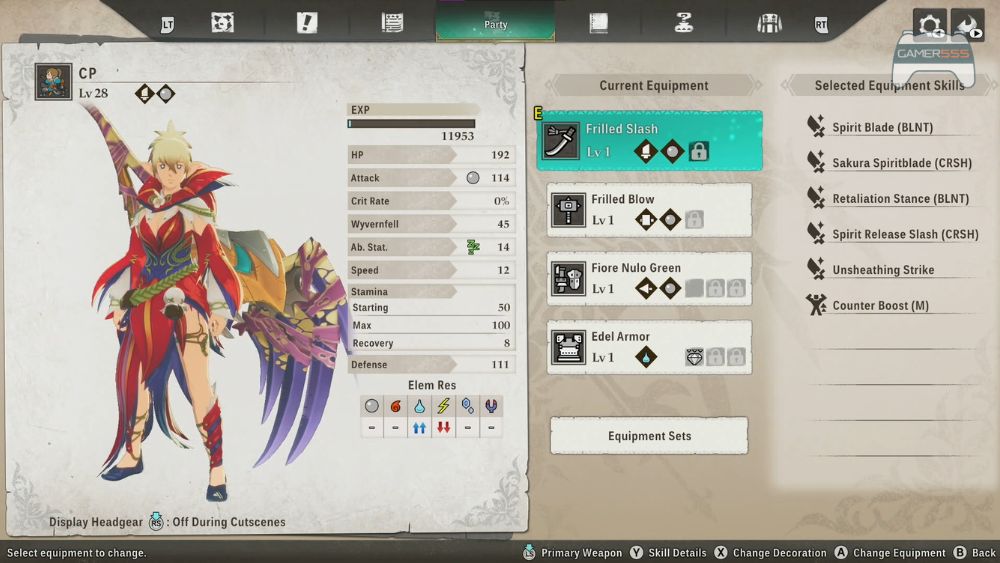The width and height of the screenshot is (1000, 563).
Task: Select the Frilled Slash weapon slot
Action: [649, 141]
